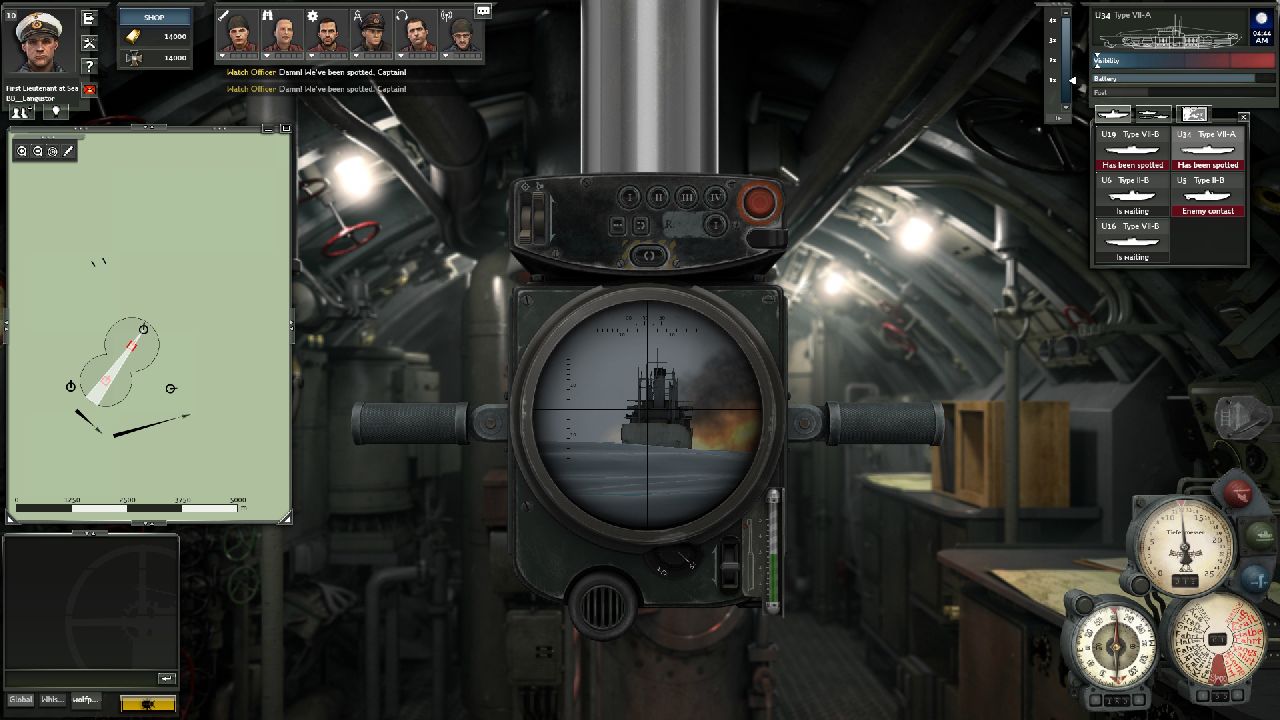The width and height of the screenshot is (1280, 720).
Task: Expand the dropdown under the navigator's portrait
Action: point(355,56)
